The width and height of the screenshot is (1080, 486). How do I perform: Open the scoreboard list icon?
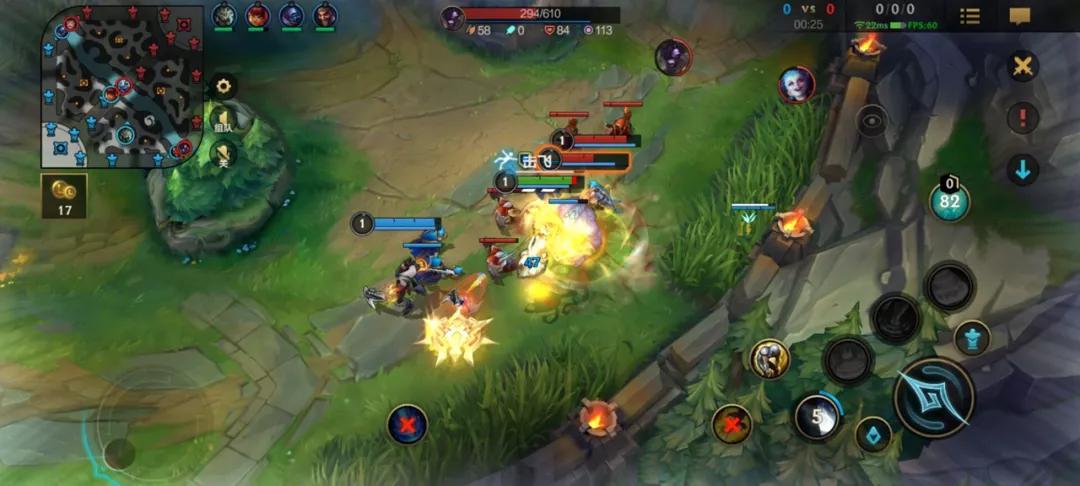click(970, 16)
